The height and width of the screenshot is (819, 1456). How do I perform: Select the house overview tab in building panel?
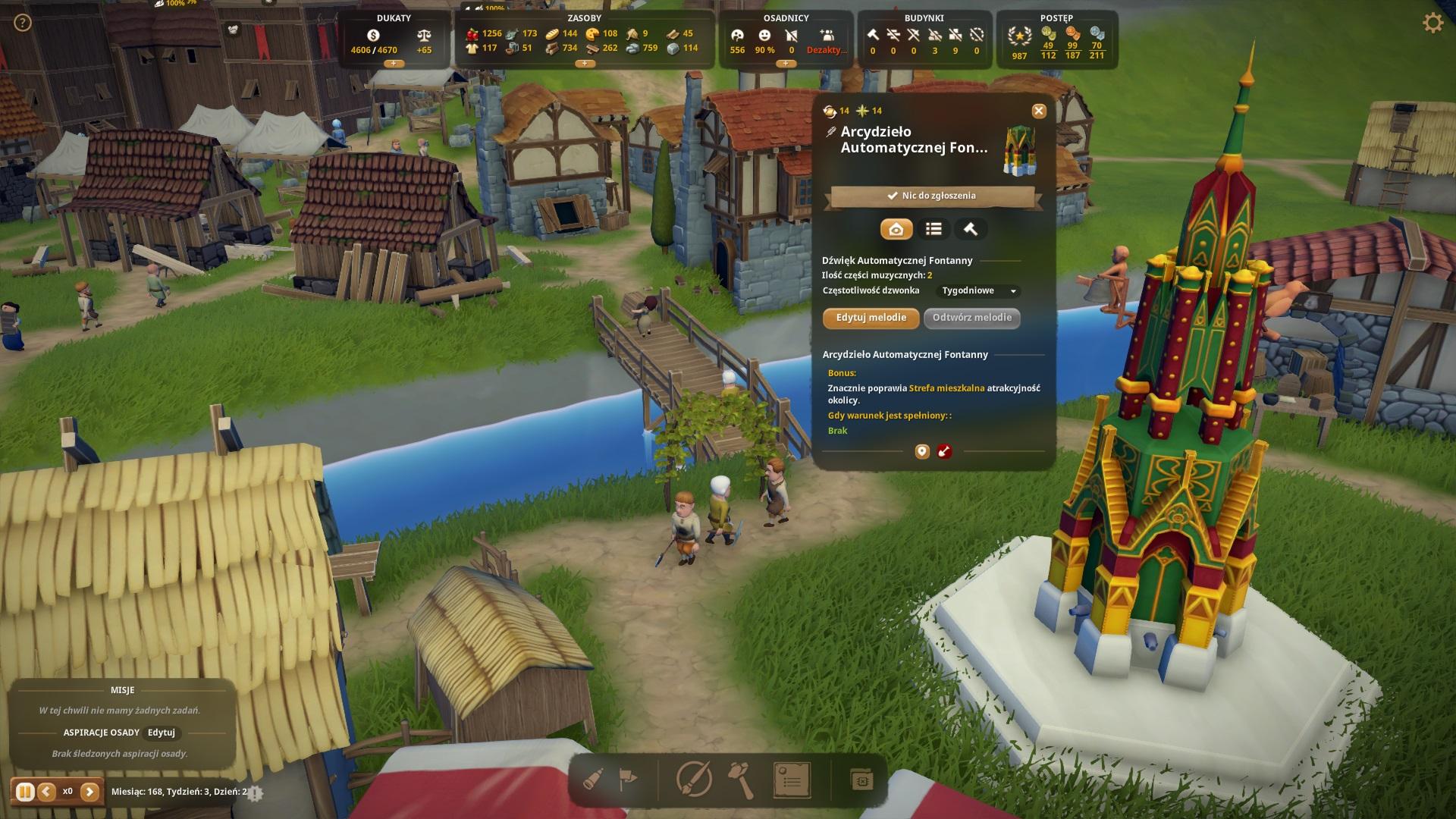click(x=896, y=229)
